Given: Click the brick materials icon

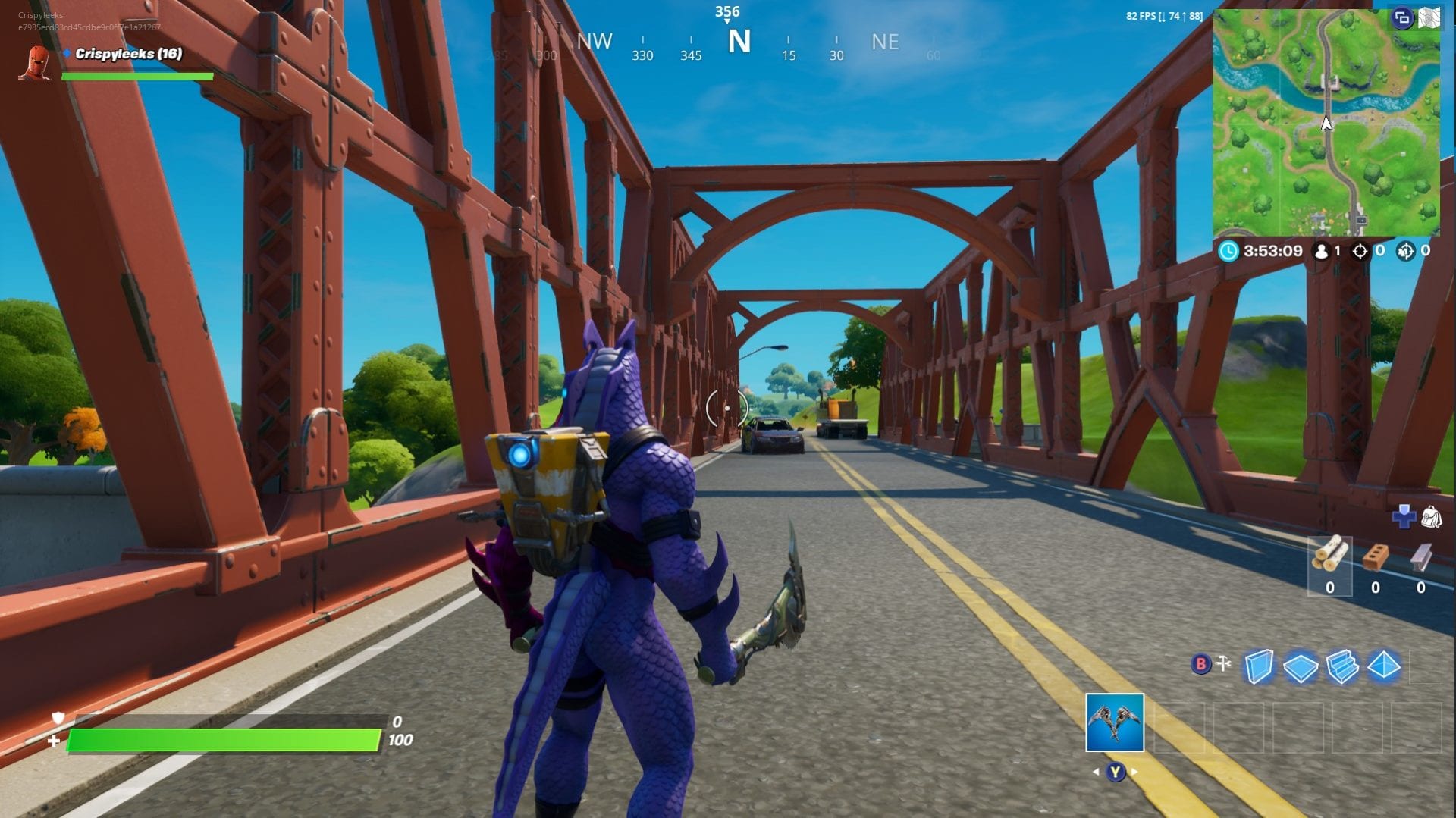Looking at the screenshot, I should coord(1376,557).
